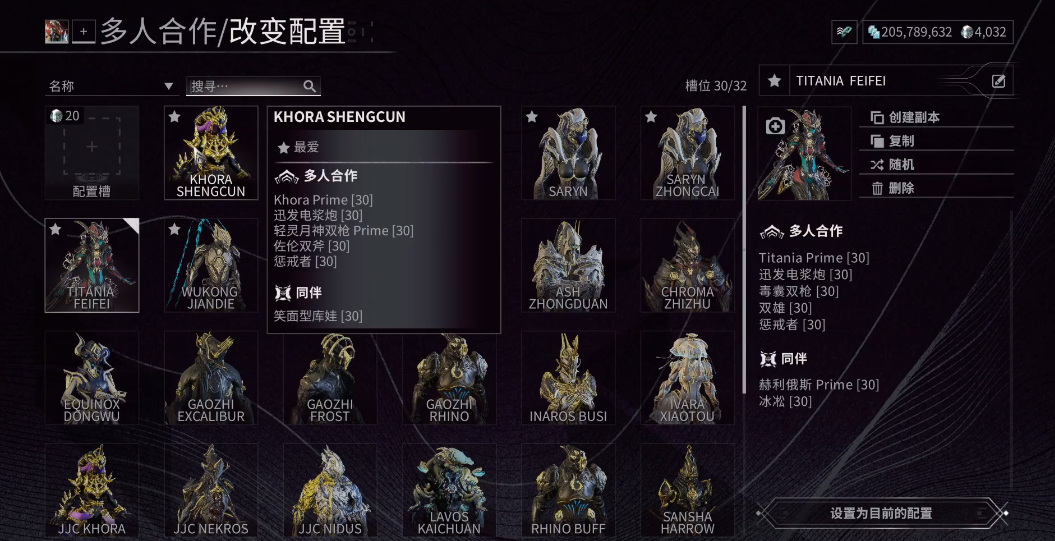
Task: Buy a new 配置槽 loadout slot
Action: click(x=91, y=153)
